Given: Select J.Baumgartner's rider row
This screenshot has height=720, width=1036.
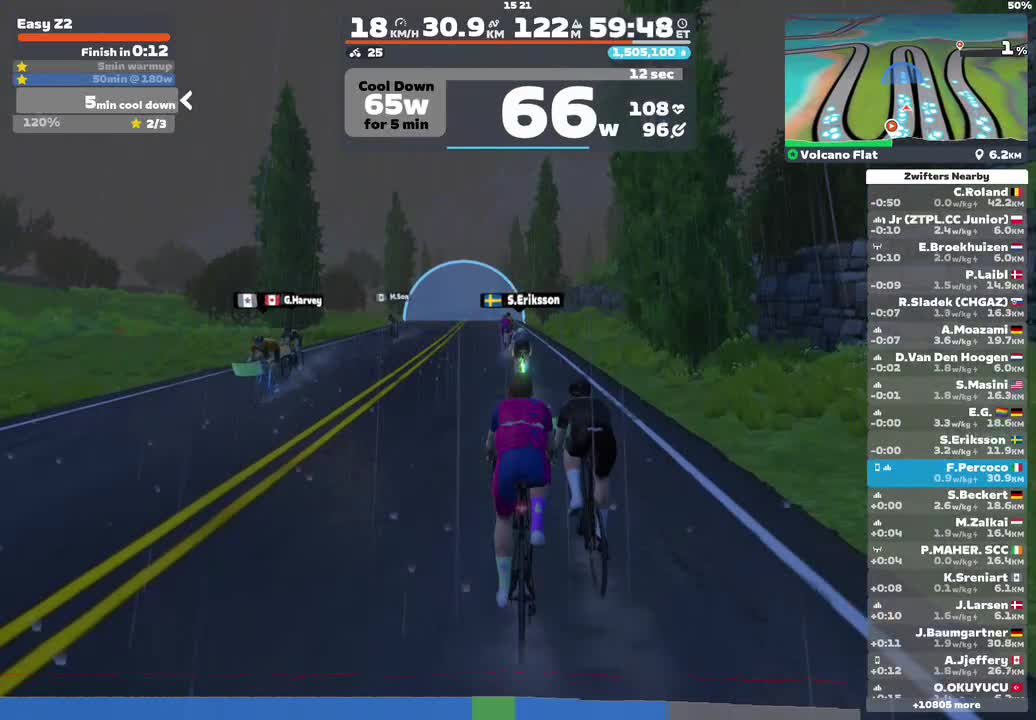Looking at the screenshot, I should (x=946, y=638).
